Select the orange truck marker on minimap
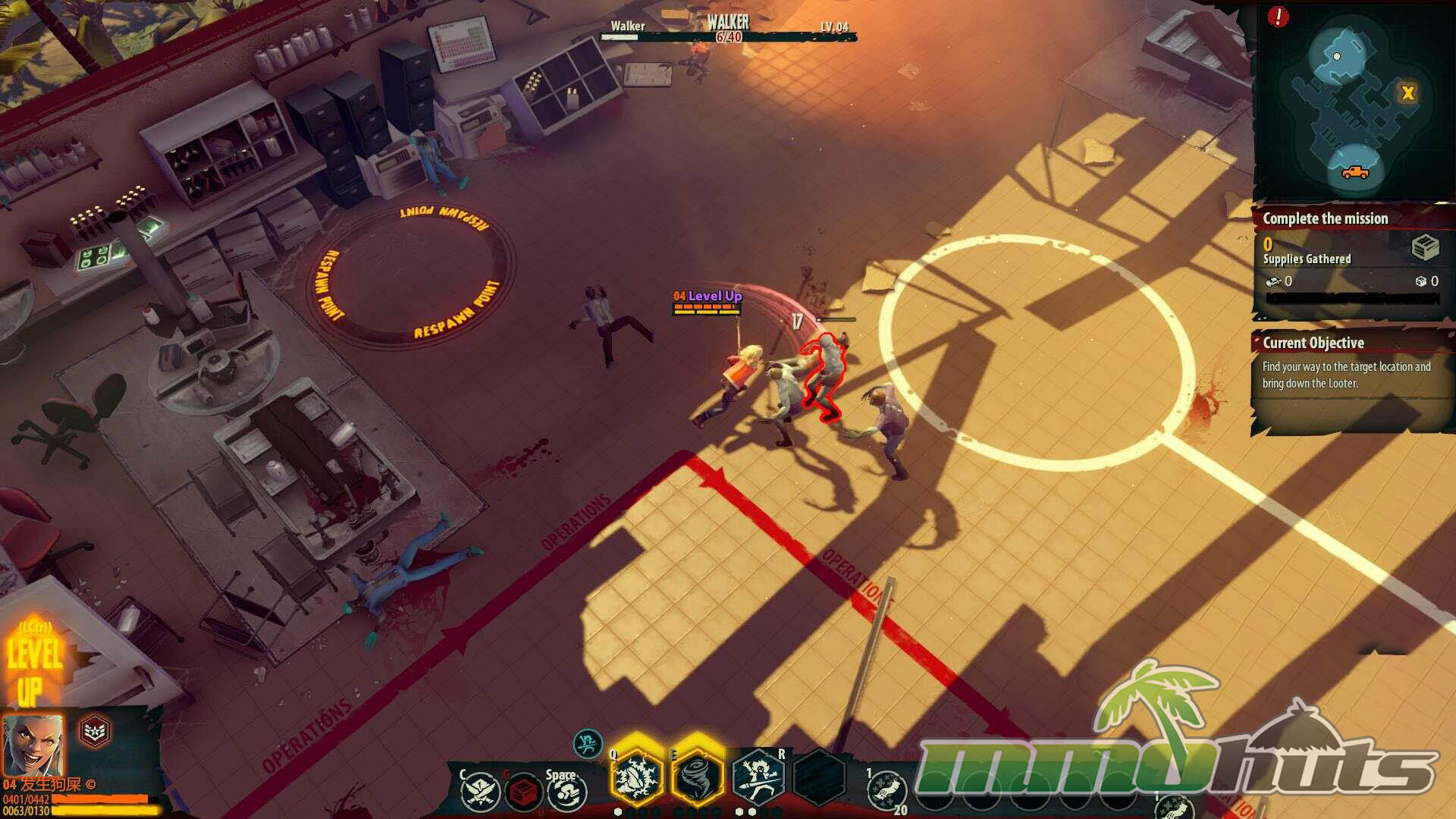The height and width of the screenshot is (819, 1456). click(x=1354, y=171)
